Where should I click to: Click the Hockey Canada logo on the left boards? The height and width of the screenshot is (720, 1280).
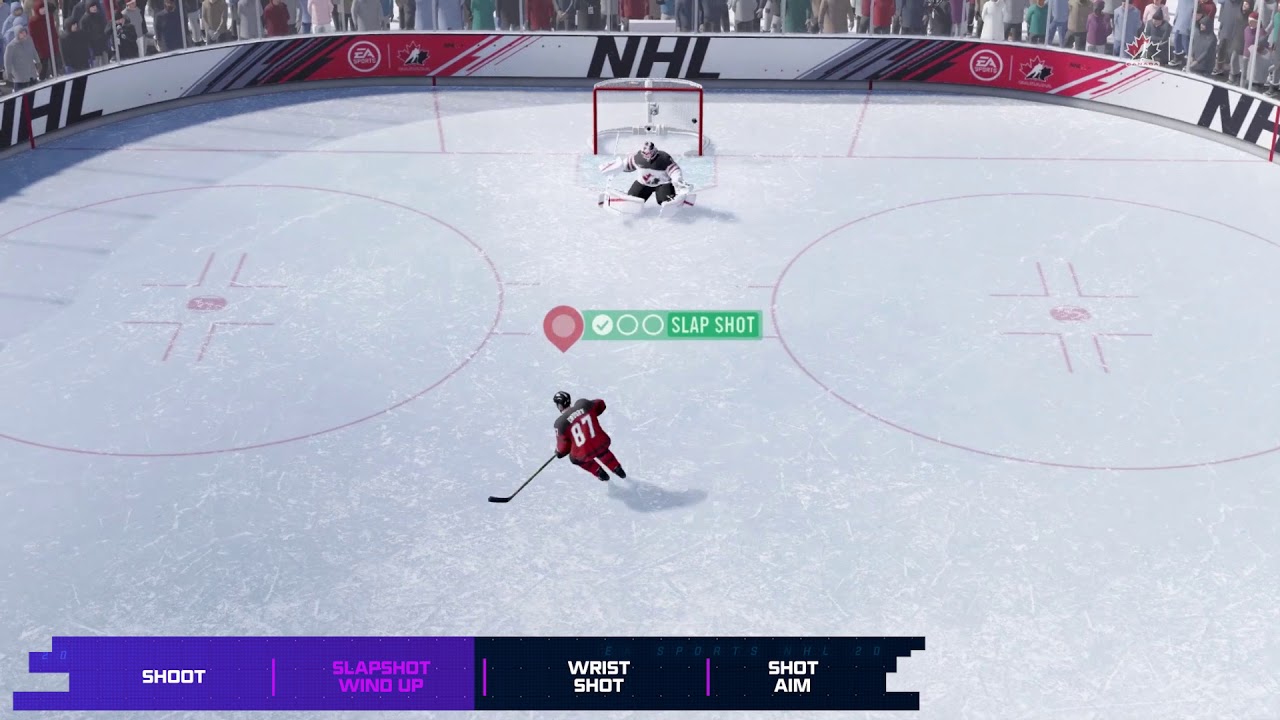pyautogui.click(x=413, y=56)
